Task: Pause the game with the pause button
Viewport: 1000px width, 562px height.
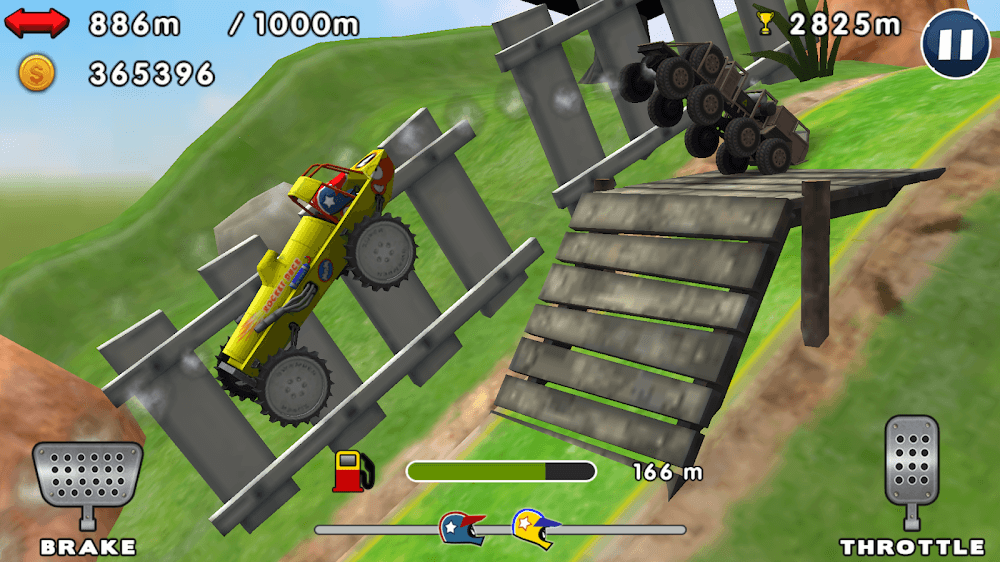Action: [x=955, y=44]
